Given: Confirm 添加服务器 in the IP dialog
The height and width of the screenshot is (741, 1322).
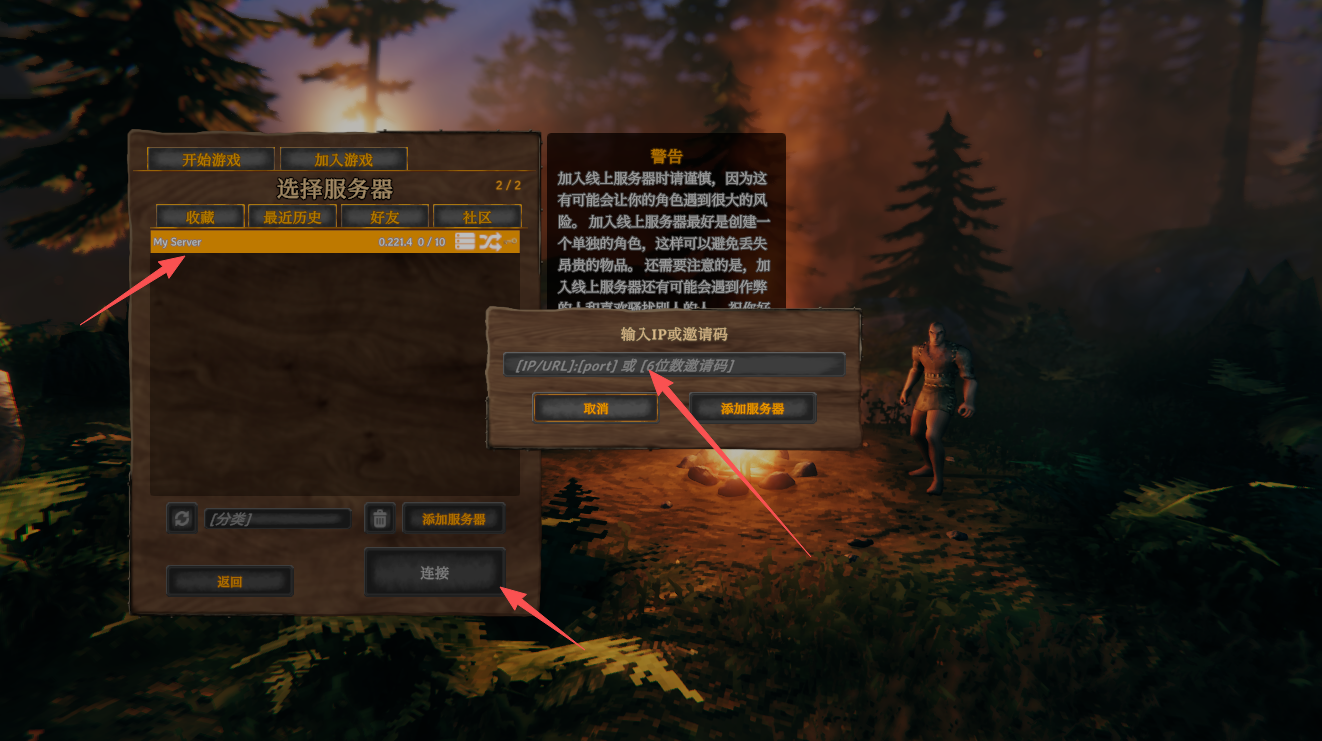Looking at the screenshot, I should coord(752,408).
